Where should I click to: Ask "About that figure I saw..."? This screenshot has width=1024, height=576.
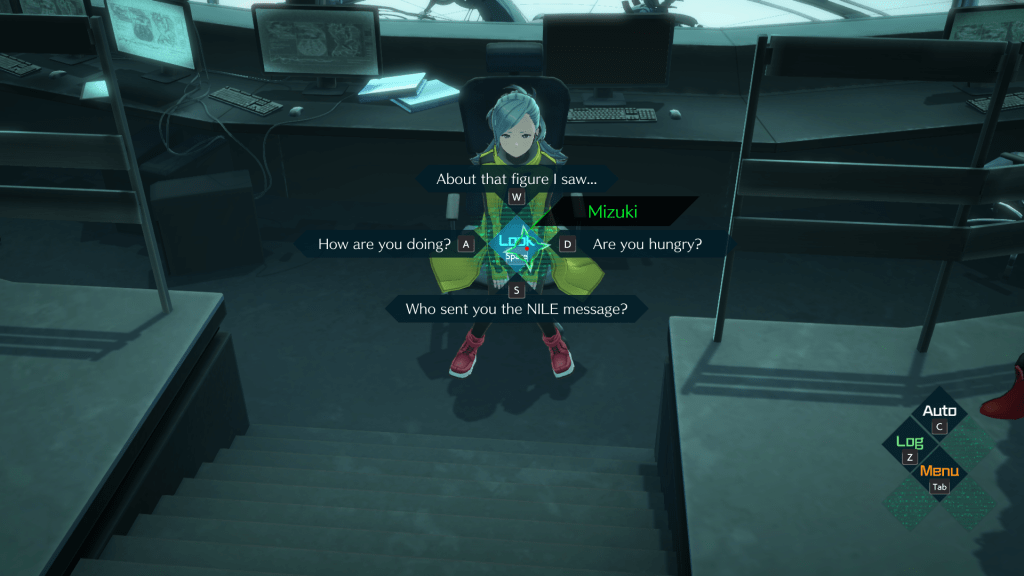[x=516, y=179]
